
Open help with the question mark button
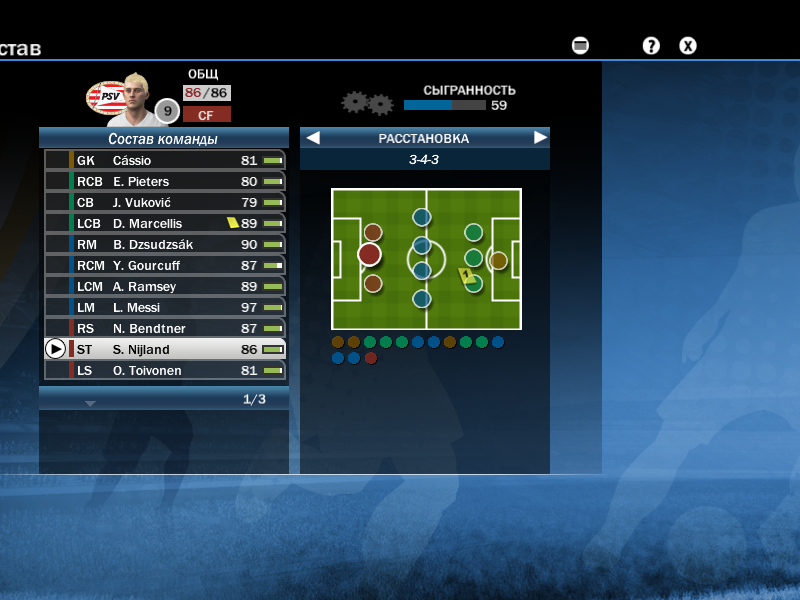[x=651, y=45]
